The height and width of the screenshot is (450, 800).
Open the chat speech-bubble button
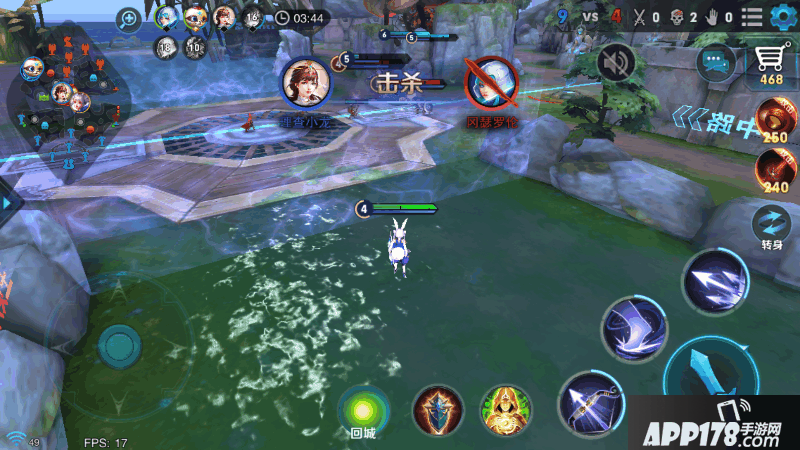[x=717, y=62]
